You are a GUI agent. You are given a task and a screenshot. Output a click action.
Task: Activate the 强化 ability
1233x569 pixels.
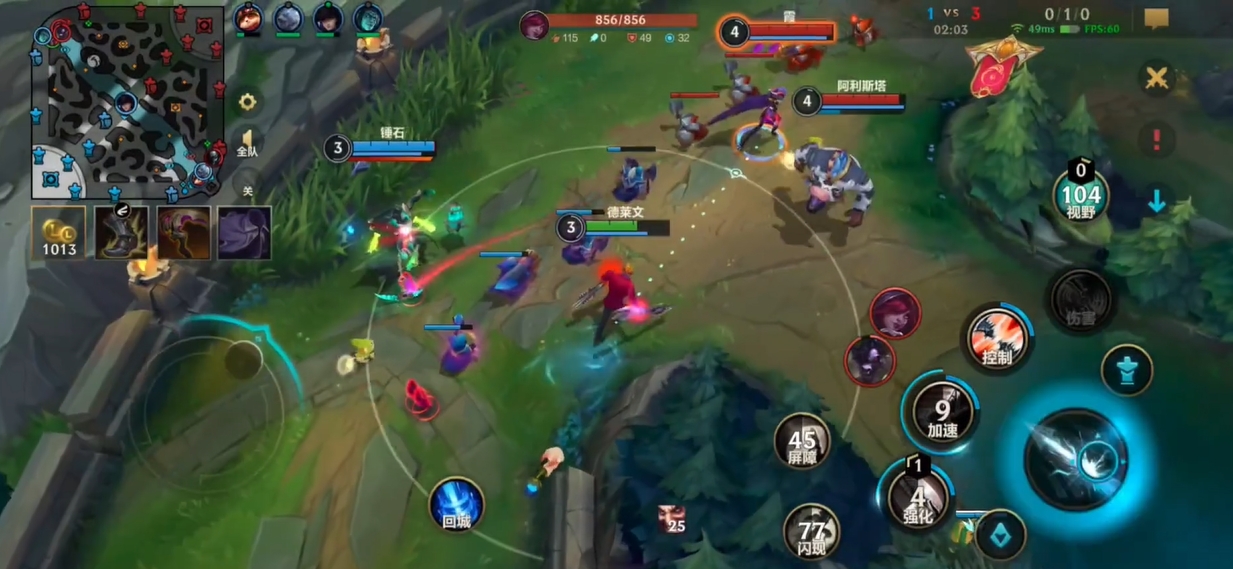coord(918,497)
